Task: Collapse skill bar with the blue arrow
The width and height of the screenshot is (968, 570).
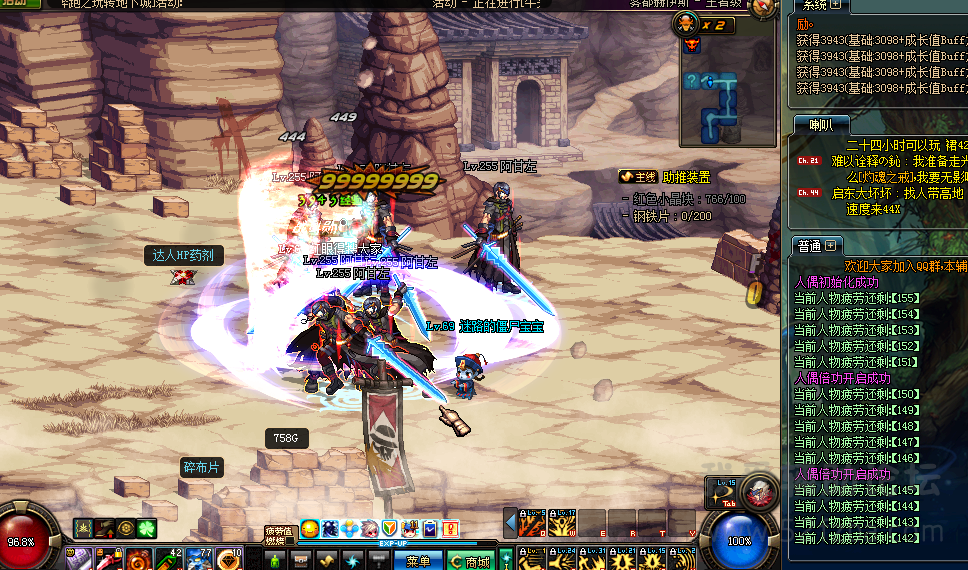Action: point(510,523)
